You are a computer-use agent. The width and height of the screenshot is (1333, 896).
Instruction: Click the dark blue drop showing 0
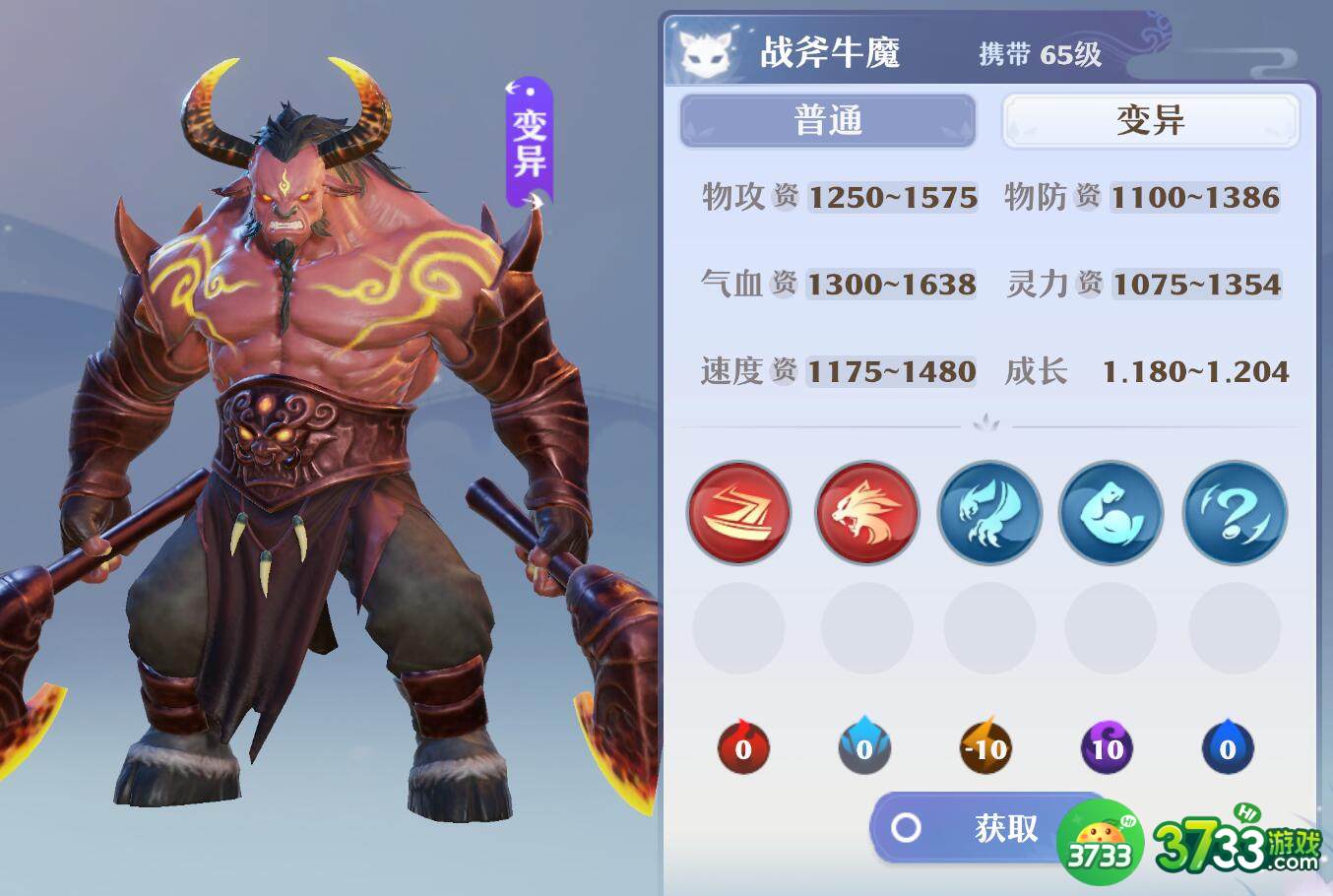(x=1227, y=747)
